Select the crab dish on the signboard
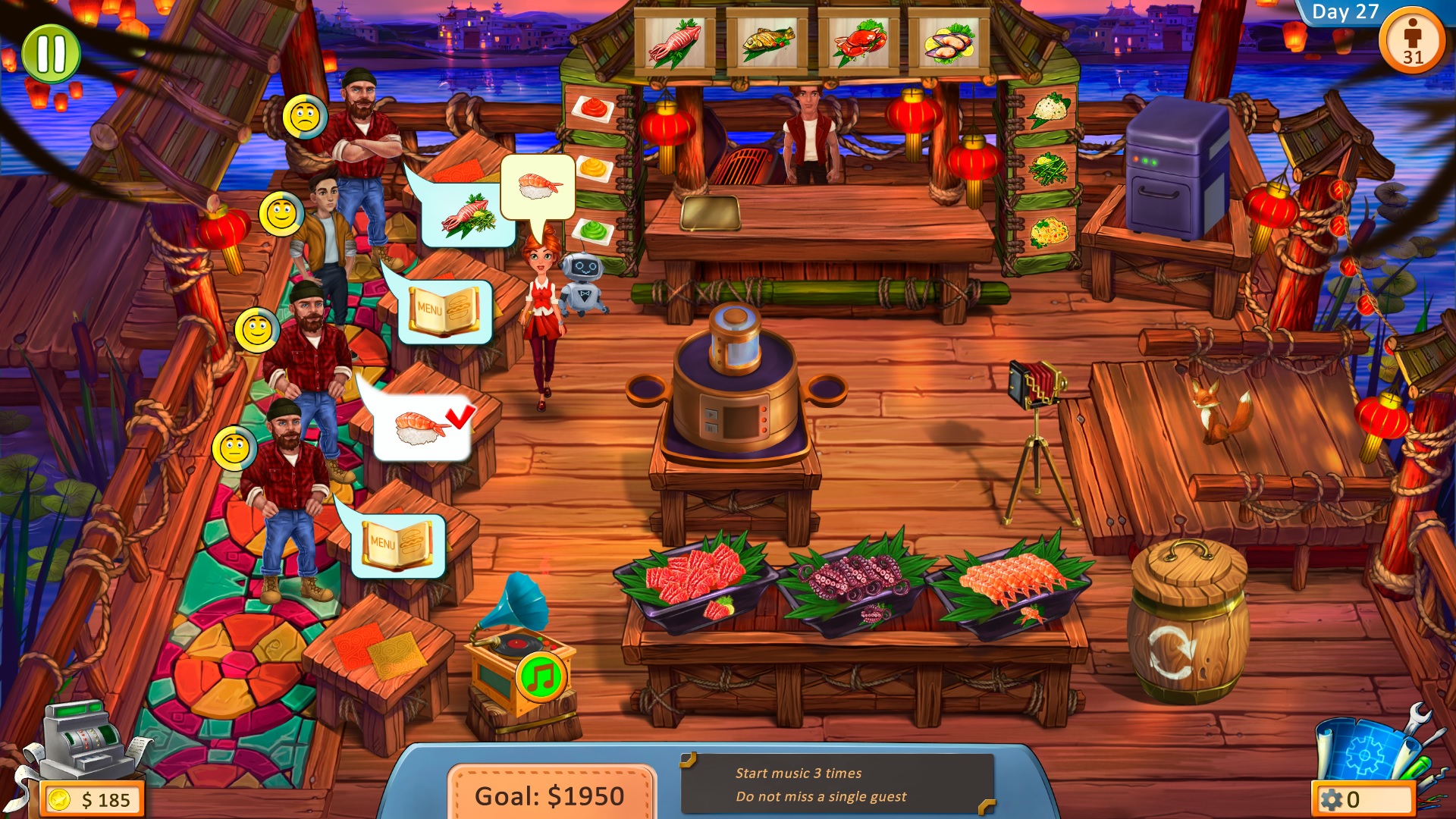 pos(861,42)
